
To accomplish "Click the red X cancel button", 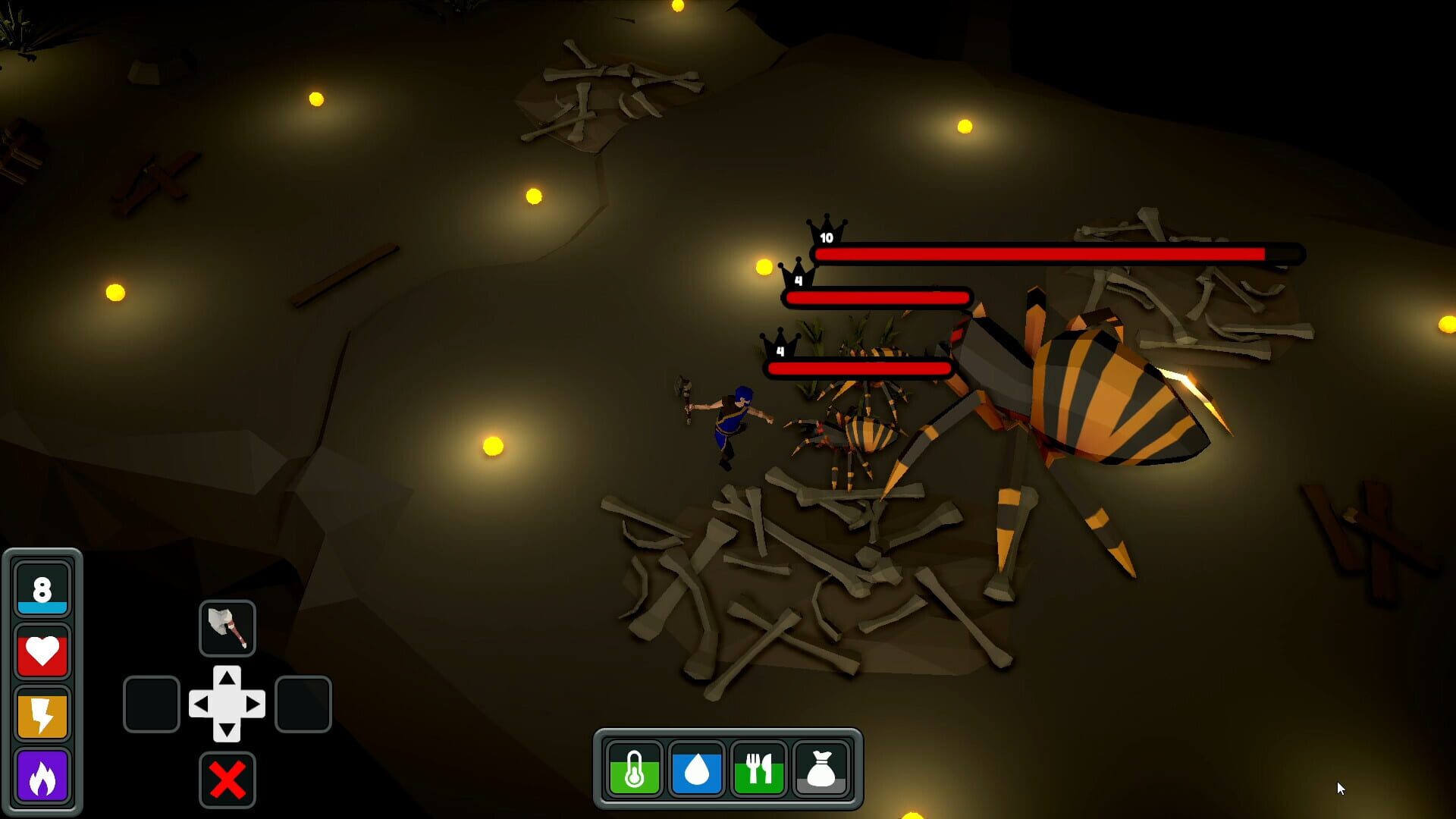I will tap(226, 778).
